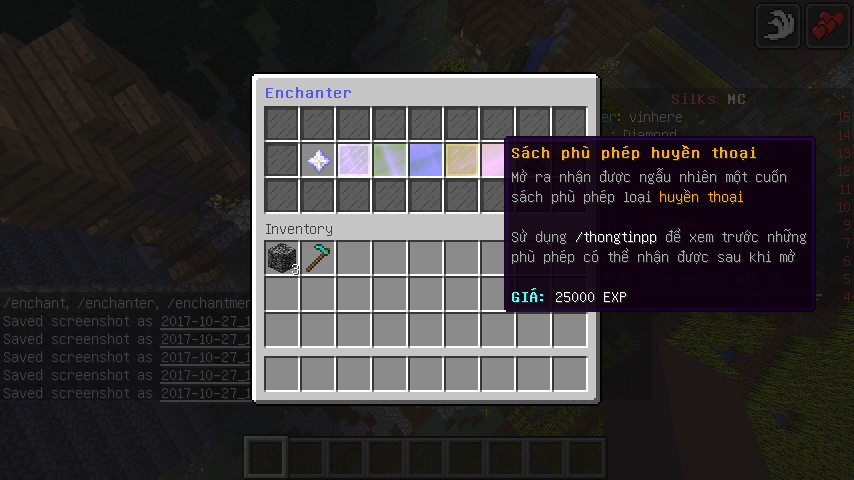Pick up the bedrock stack in inventory

283,259
